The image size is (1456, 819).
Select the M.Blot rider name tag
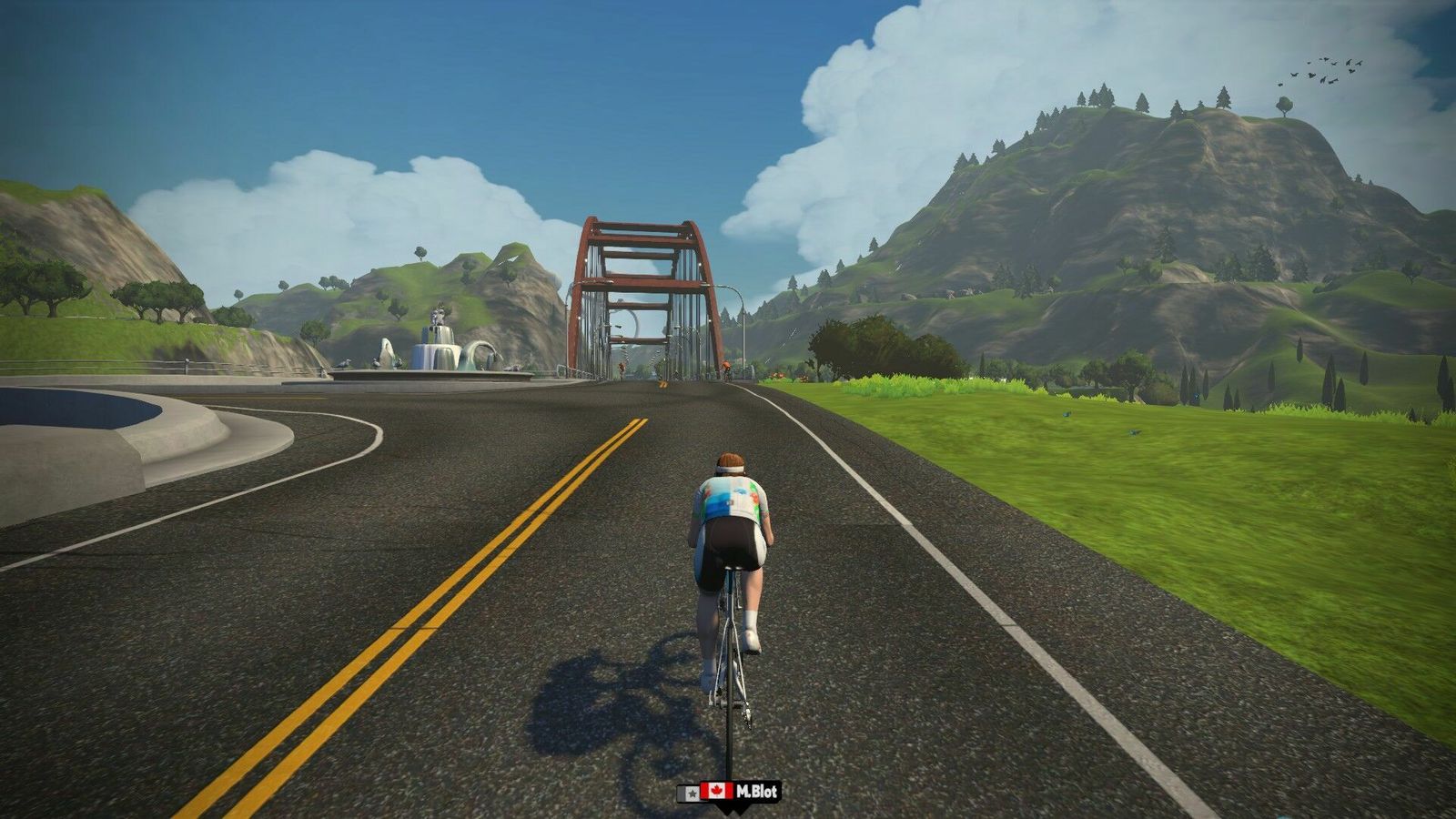click(730, 792)
